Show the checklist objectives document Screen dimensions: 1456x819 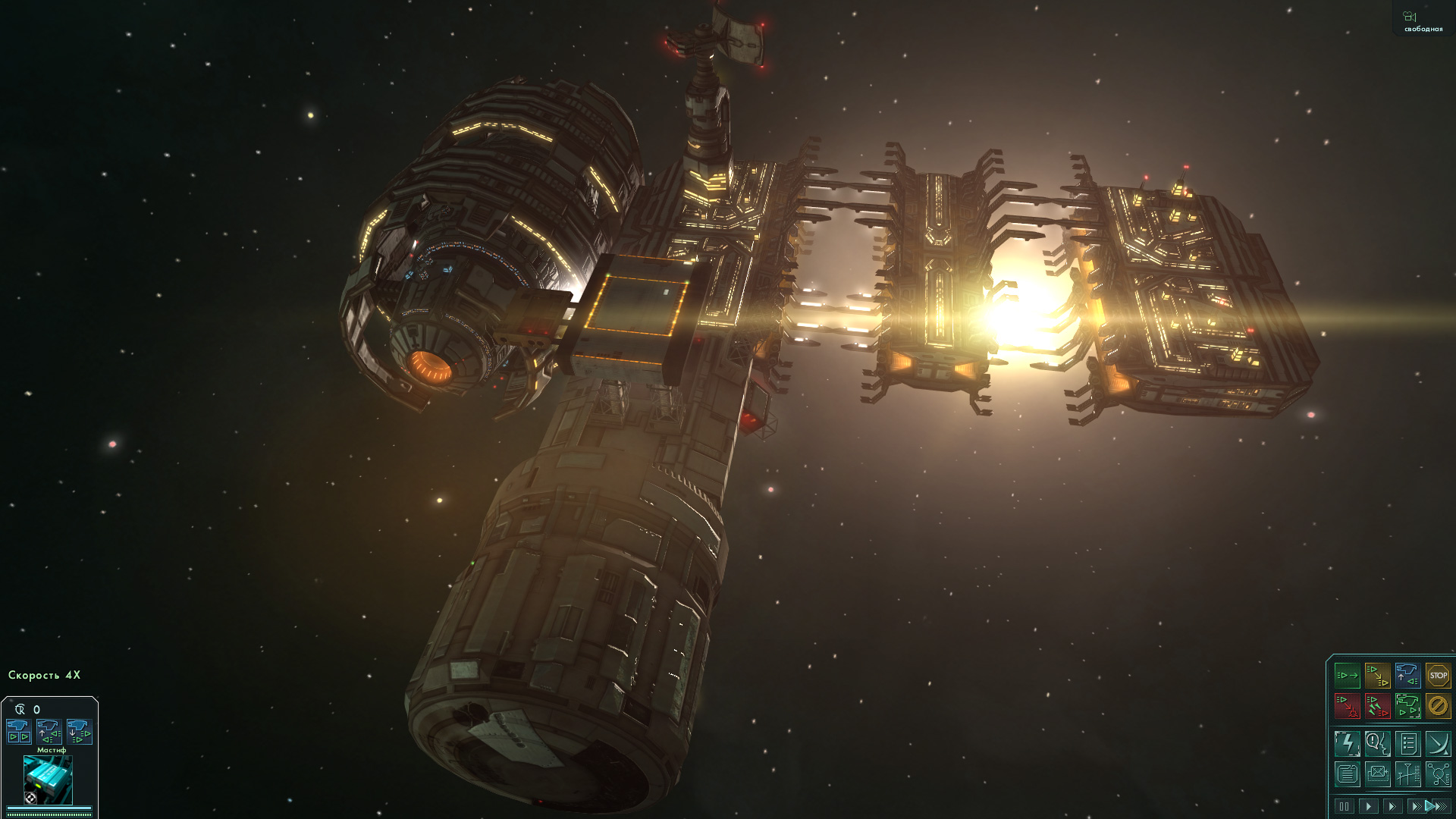1407,744
